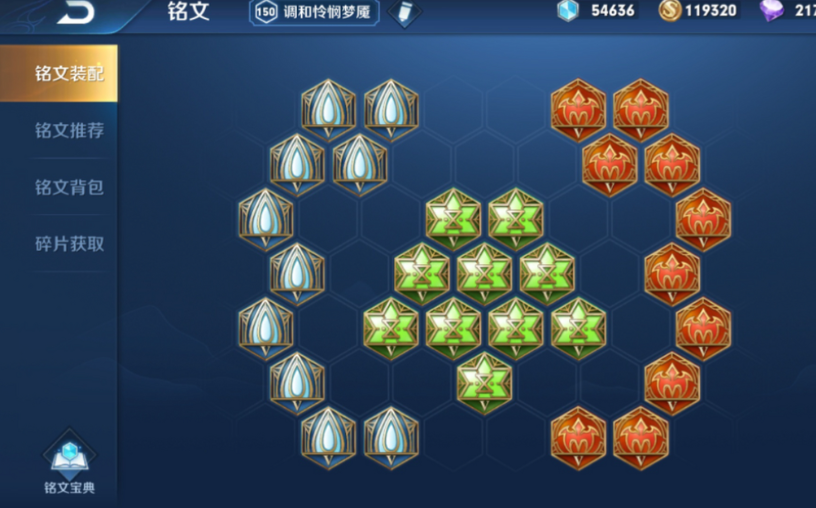This screenshot has height=508, width=816.
Task: Edit the rune page name with the pencil icon
Action: click(x=403, y=13)
